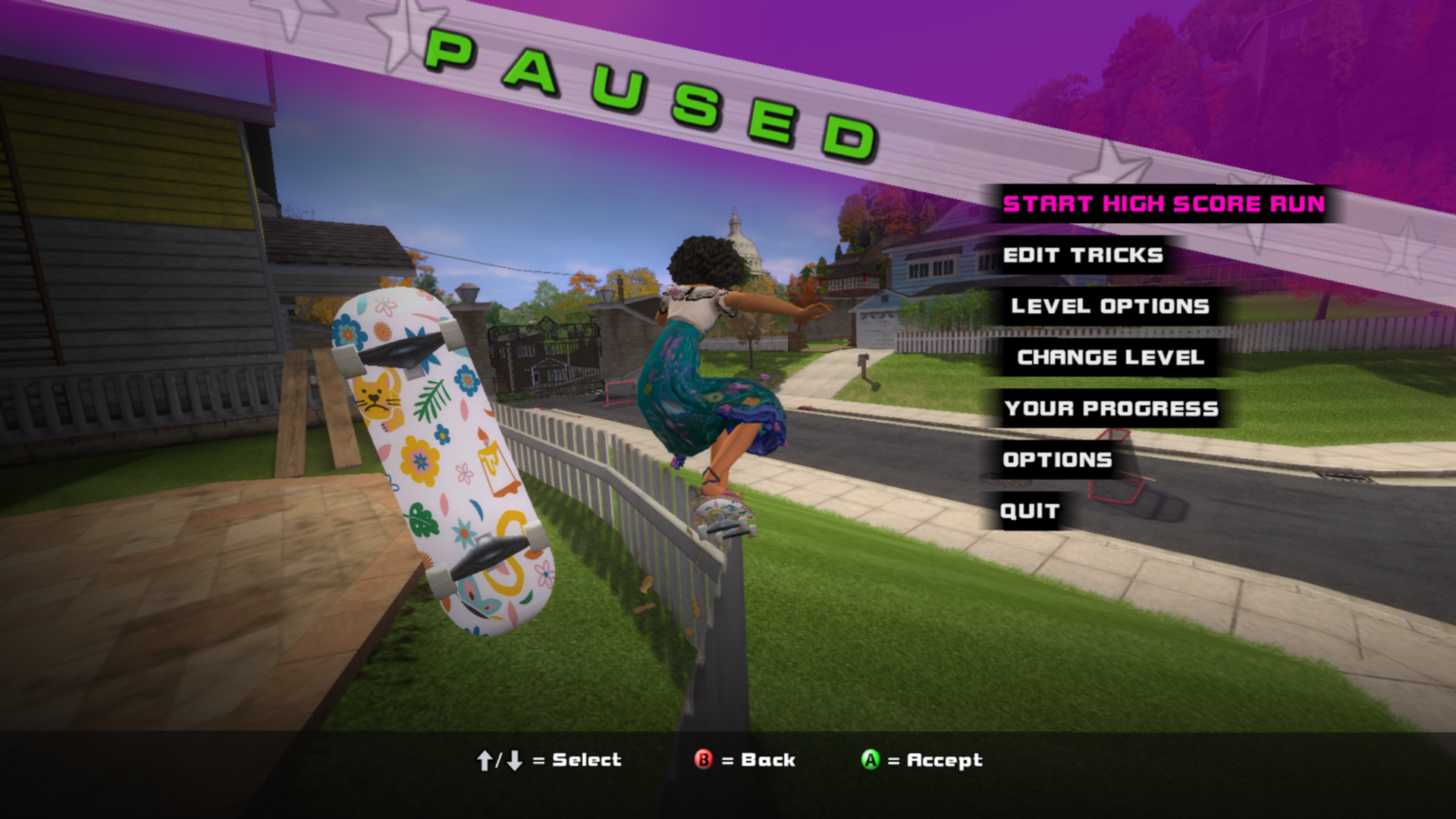
Task: Open the Options menu entry
Action: [x=1057, y=460]
